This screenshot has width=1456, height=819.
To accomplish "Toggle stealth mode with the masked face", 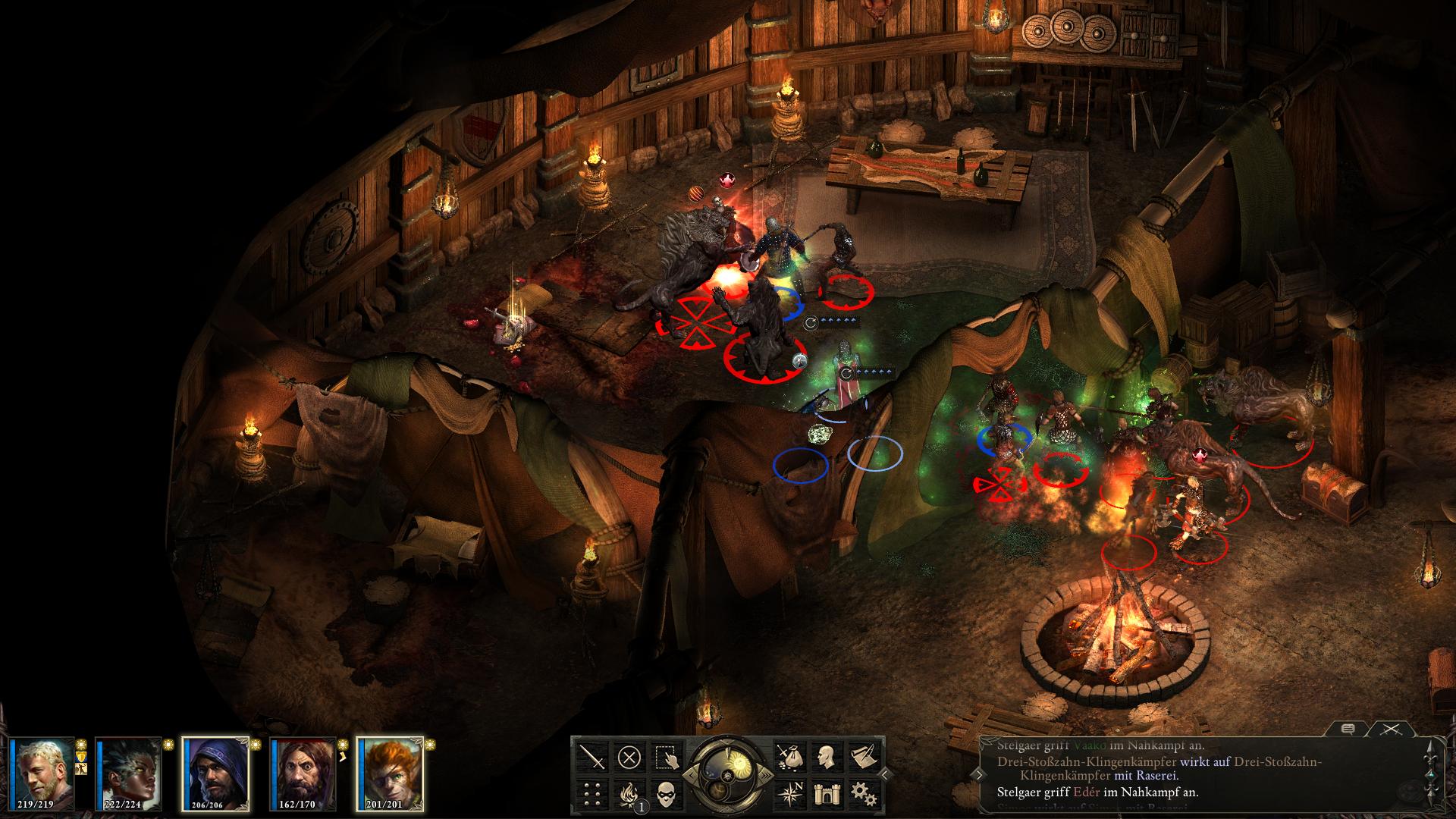I will pos(665,793).
